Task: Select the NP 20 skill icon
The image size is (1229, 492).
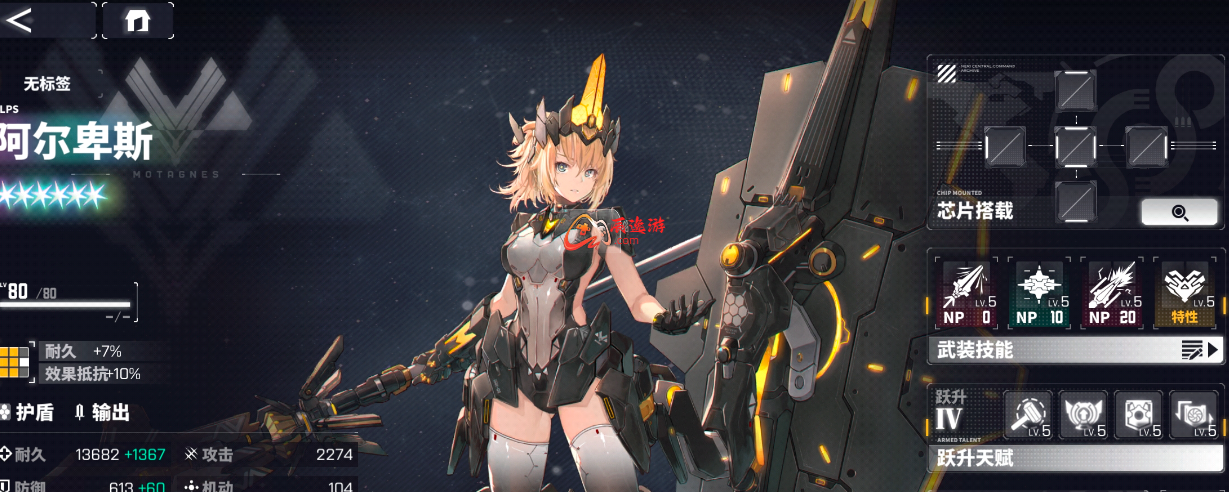Action: tap(1113, 294)
